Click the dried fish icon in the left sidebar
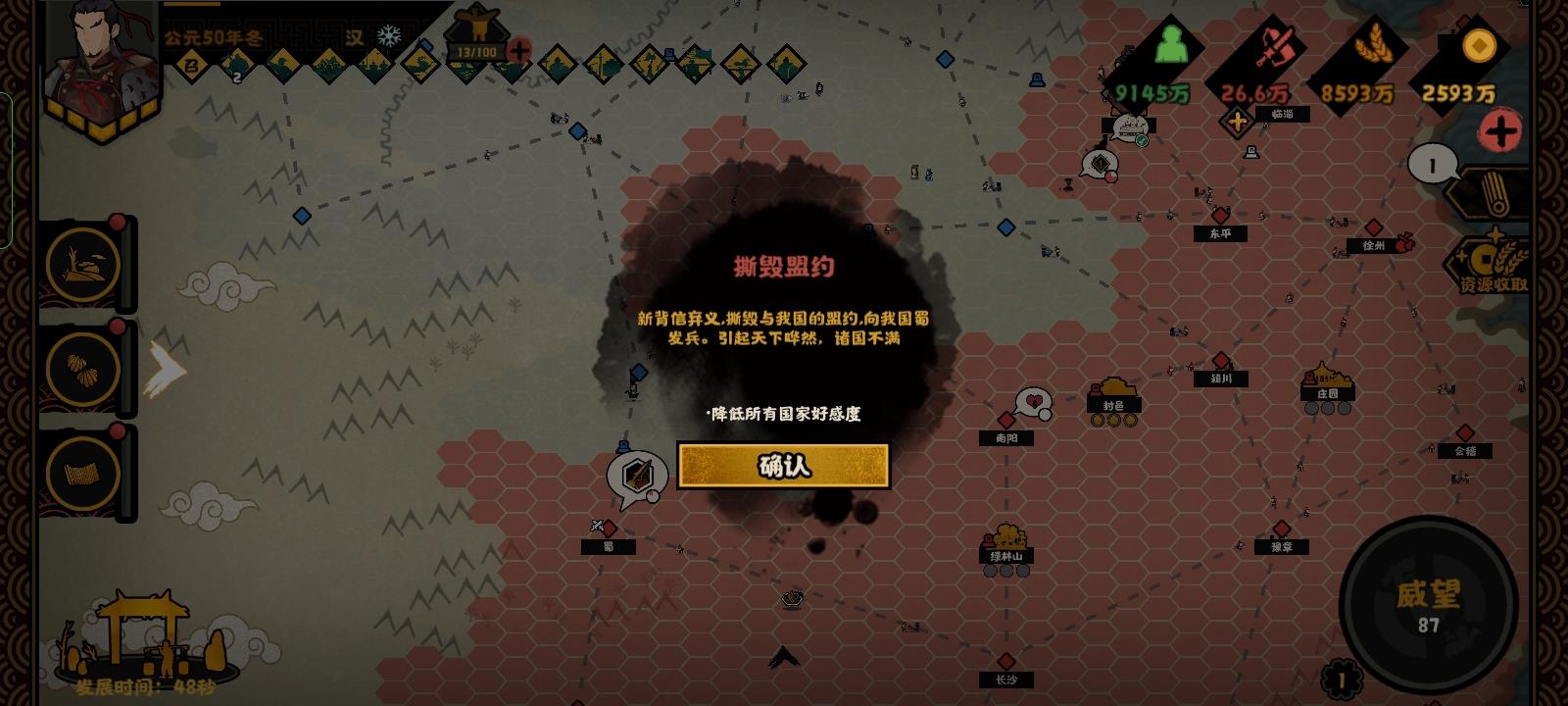Screen dimensions: 1568x706 (84, 265)
